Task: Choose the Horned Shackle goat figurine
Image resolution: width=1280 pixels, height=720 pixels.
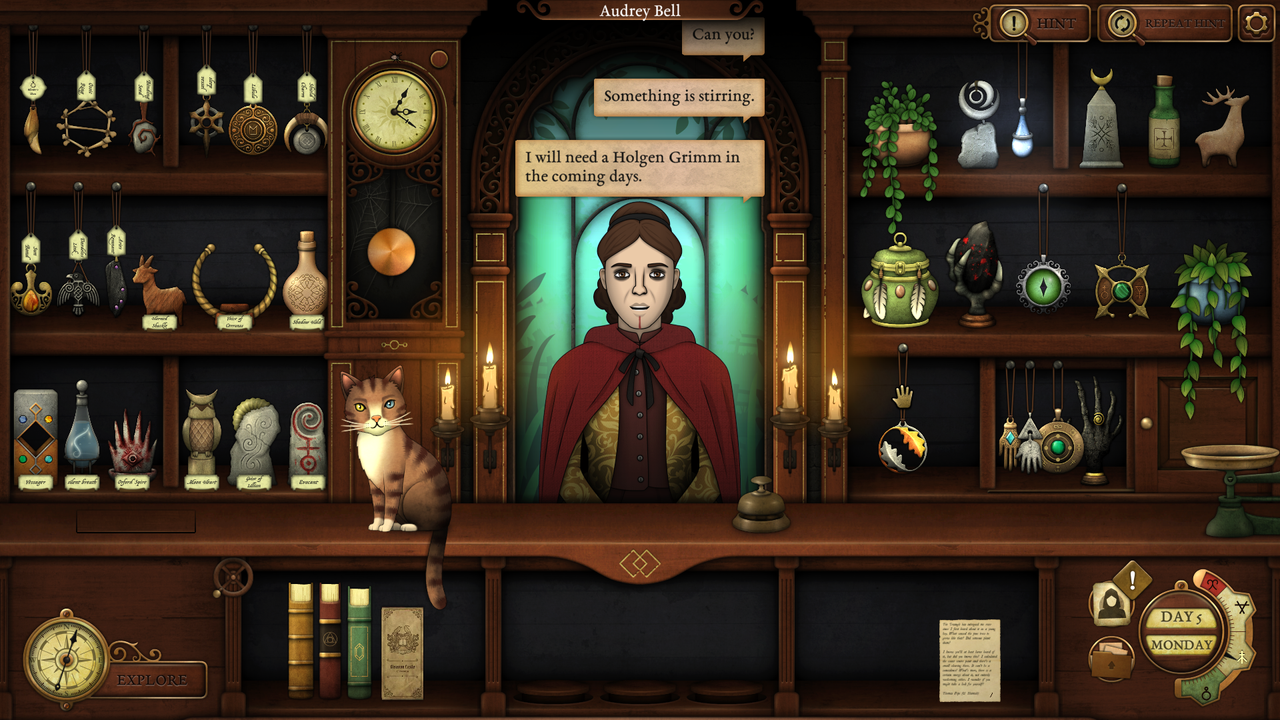Action: pyautogui.click(x=158, y=285)
